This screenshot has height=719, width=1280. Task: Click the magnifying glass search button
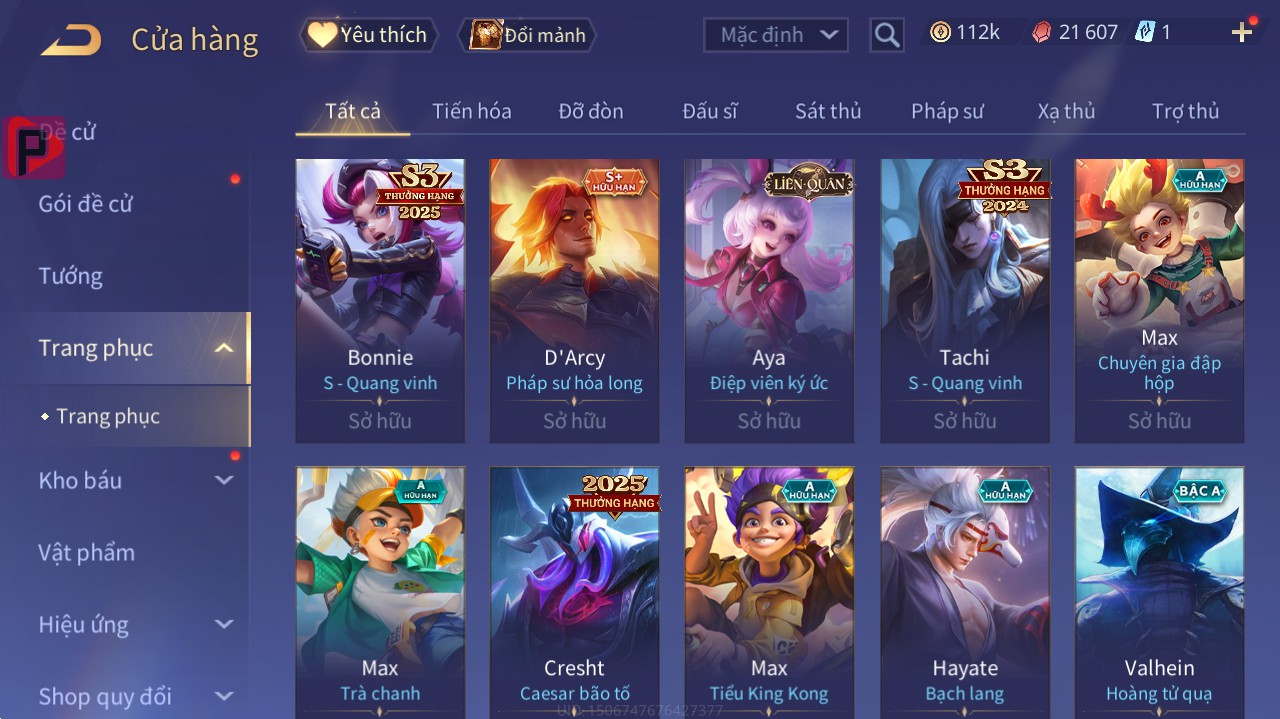(x=887, y=35)
